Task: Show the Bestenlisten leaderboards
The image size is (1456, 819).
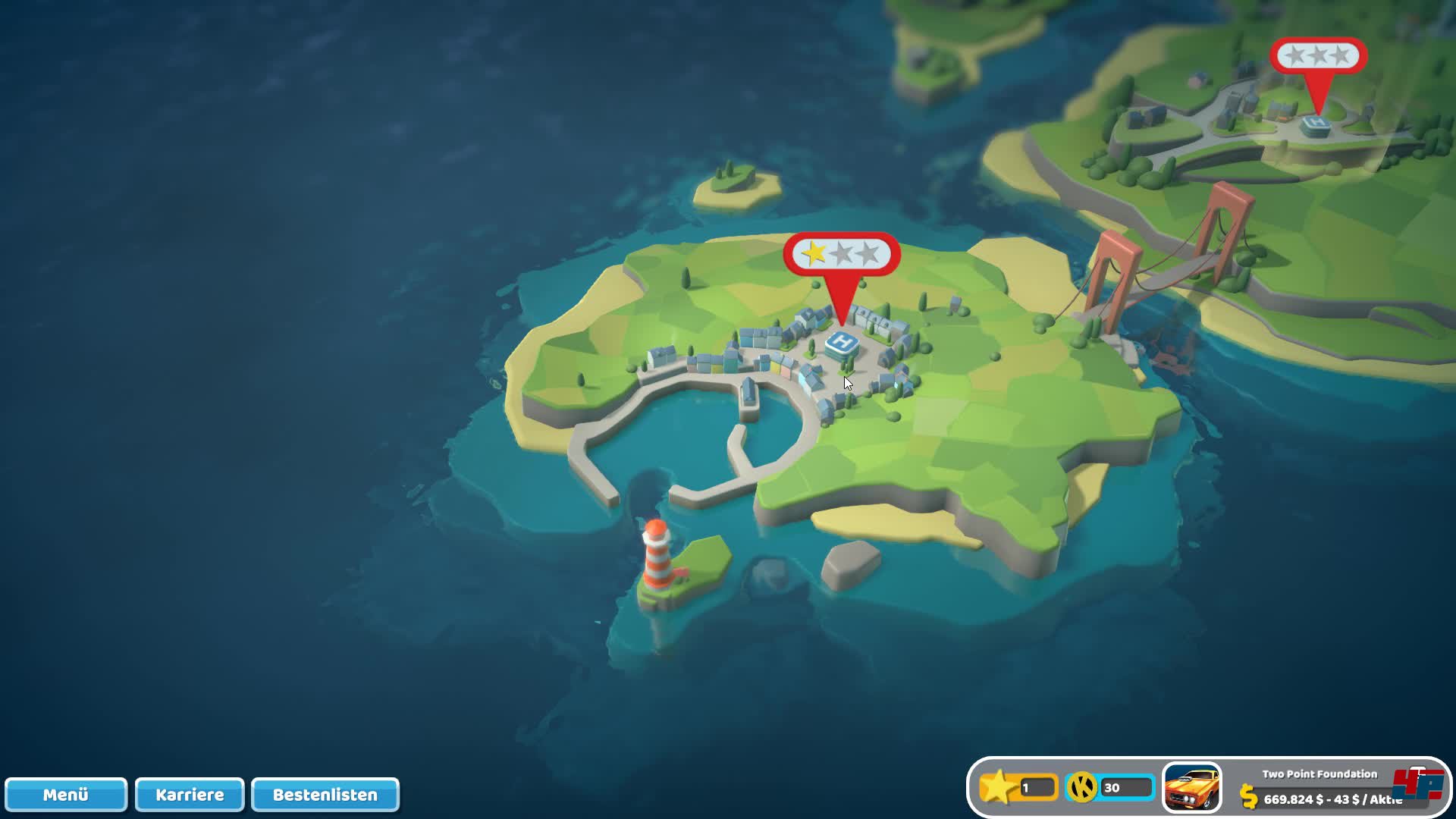Action: click(325, 795)
